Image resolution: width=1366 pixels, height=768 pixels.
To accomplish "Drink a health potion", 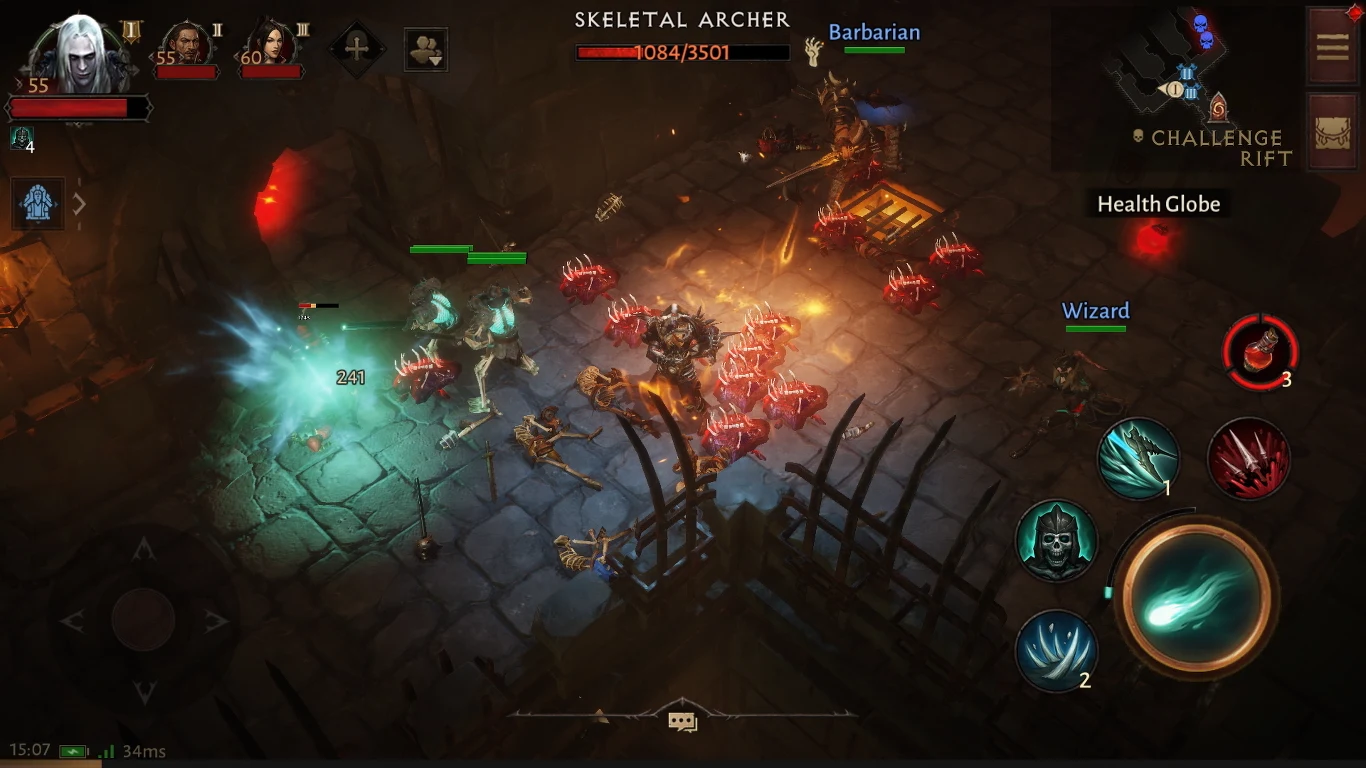I will [x=1262, y=352].
